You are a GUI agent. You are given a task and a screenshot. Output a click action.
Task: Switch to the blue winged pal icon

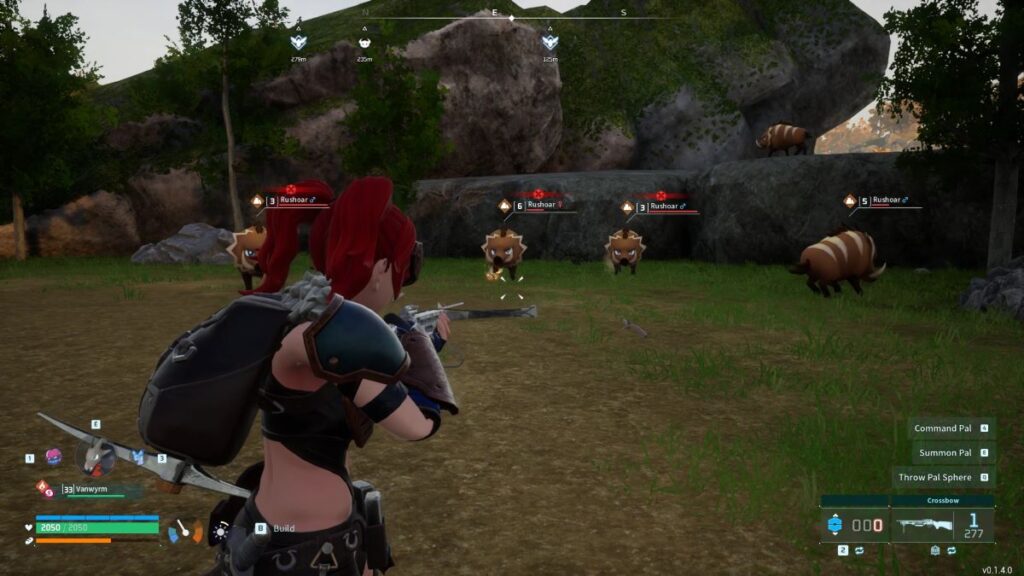tap(138, 457)
